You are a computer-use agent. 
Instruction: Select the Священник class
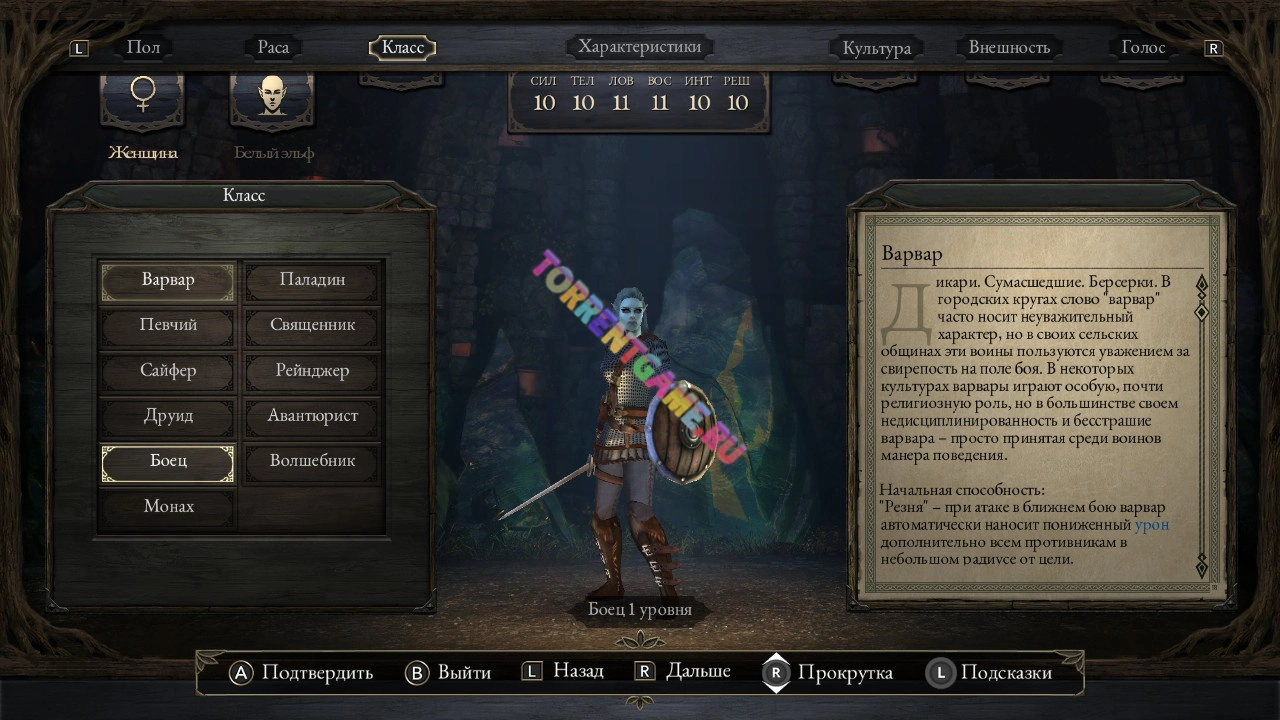coord(312,325)
